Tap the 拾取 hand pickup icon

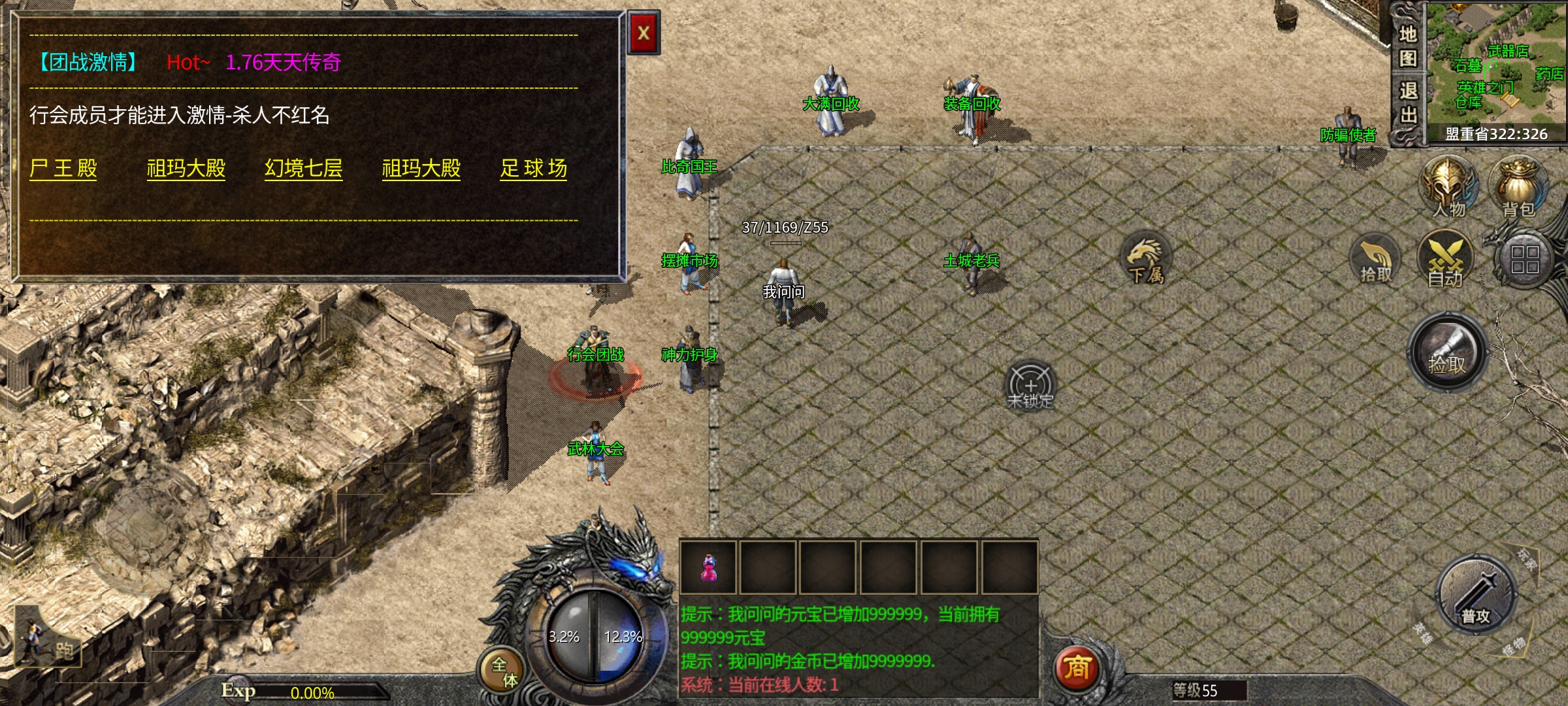coord(1375,260)
